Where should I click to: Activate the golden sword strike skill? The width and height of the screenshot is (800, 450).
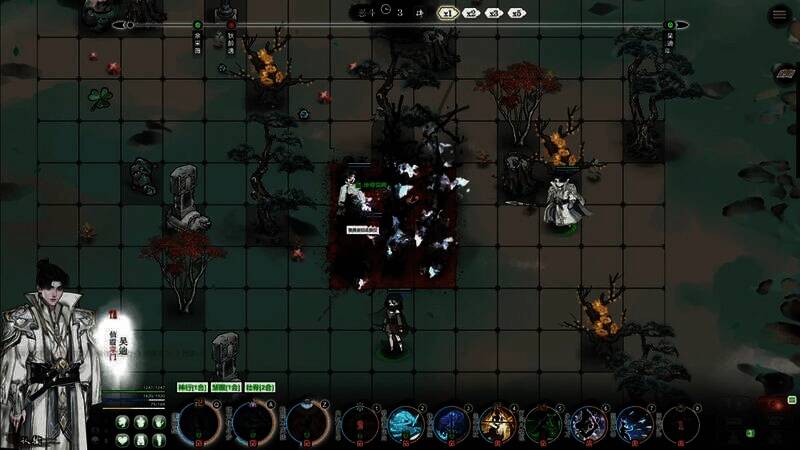(x=498, y=424)
